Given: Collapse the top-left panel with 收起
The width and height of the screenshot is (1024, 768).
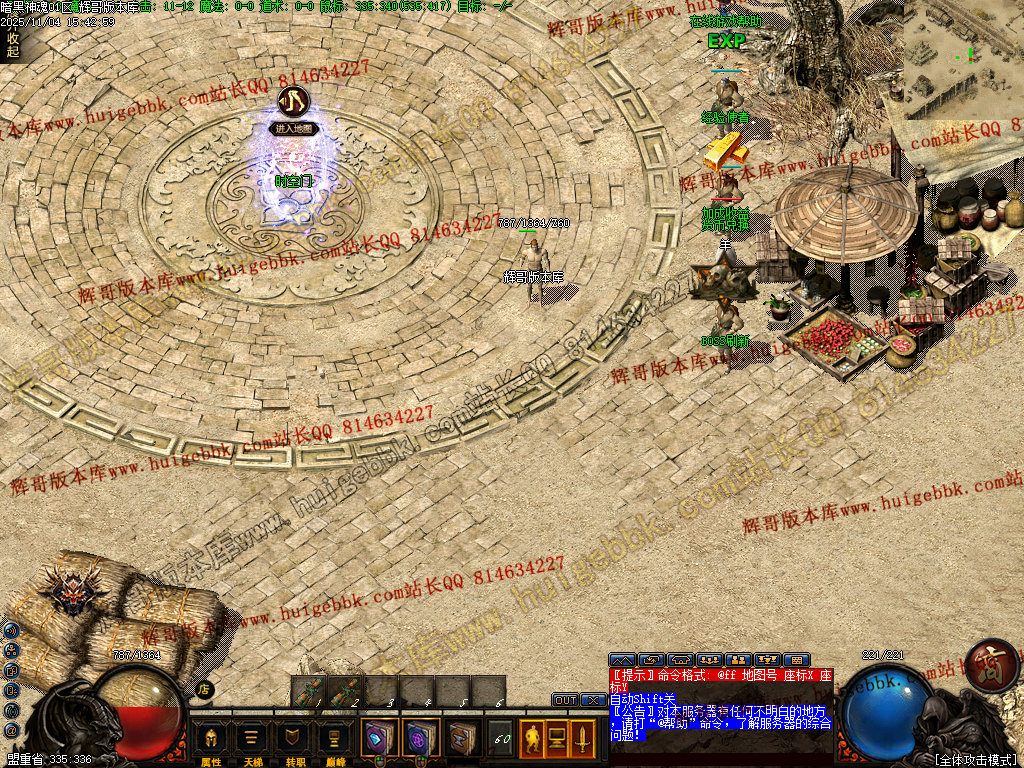Looking at the screenshot, I should pyautogui.click(x=12, y=45).
